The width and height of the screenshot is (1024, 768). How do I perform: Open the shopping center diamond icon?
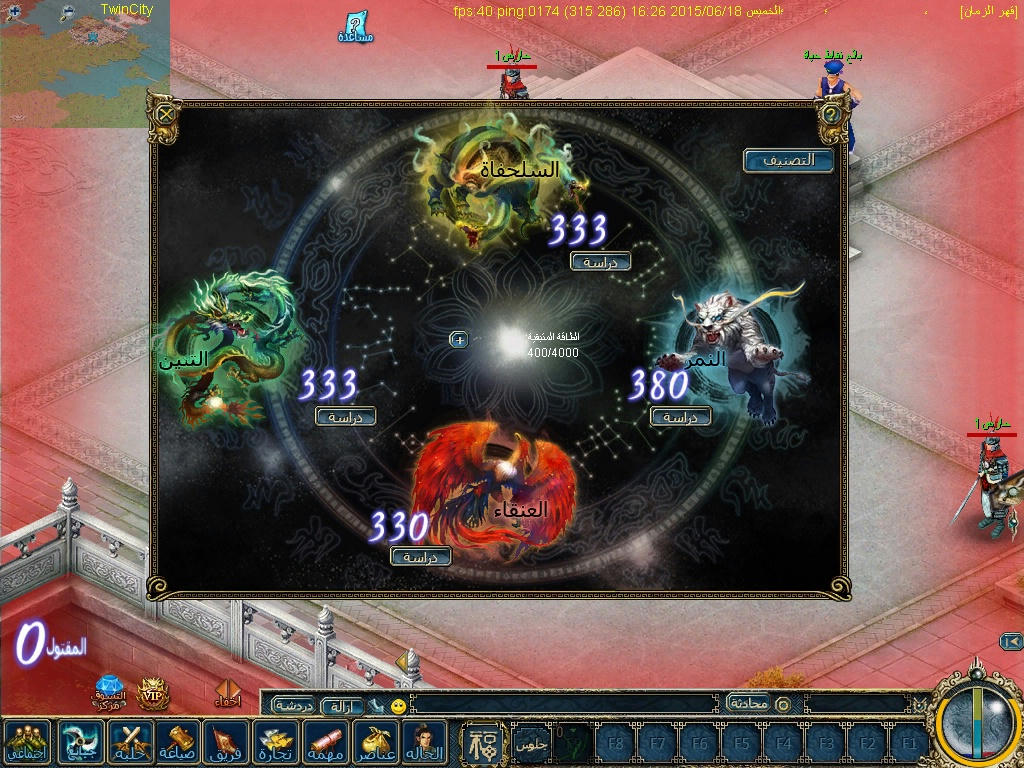pos(108,690)
